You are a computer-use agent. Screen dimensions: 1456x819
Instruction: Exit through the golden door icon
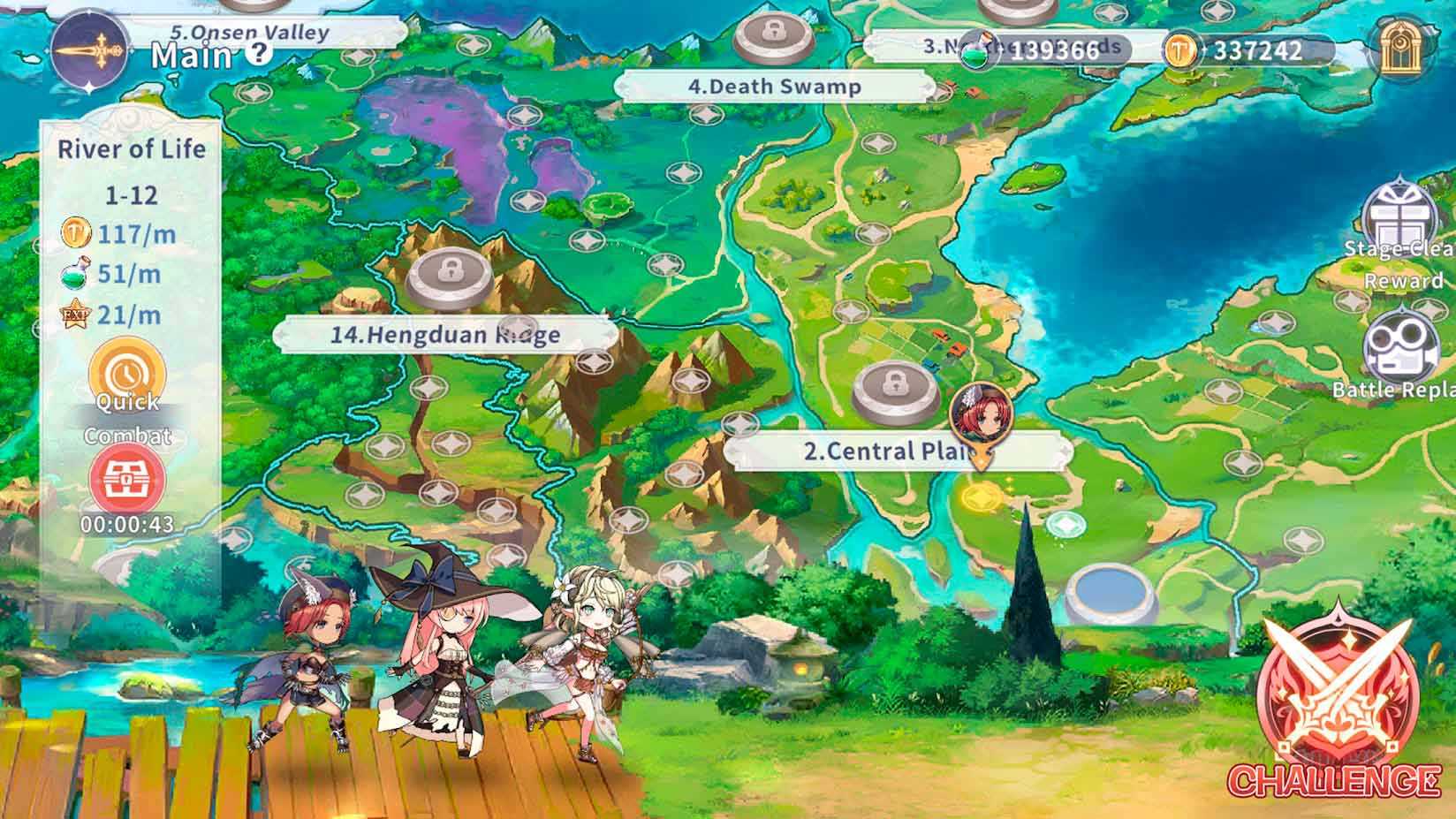[x=1399, y=49]
